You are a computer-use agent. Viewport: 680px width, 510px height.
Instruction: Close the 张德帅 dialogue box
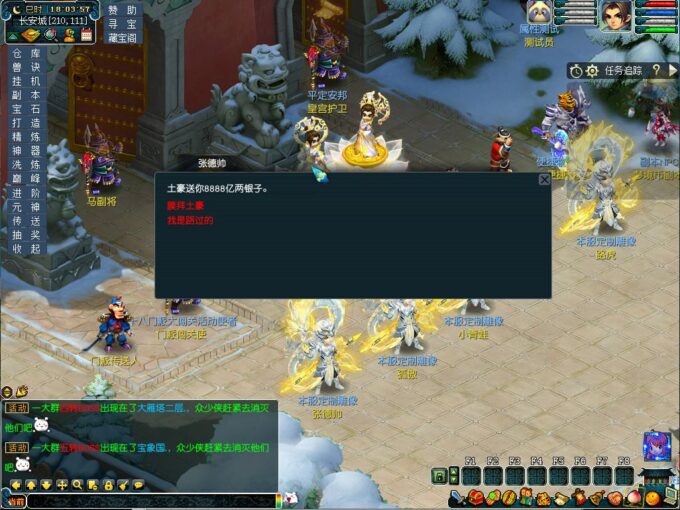pos(544,180)
